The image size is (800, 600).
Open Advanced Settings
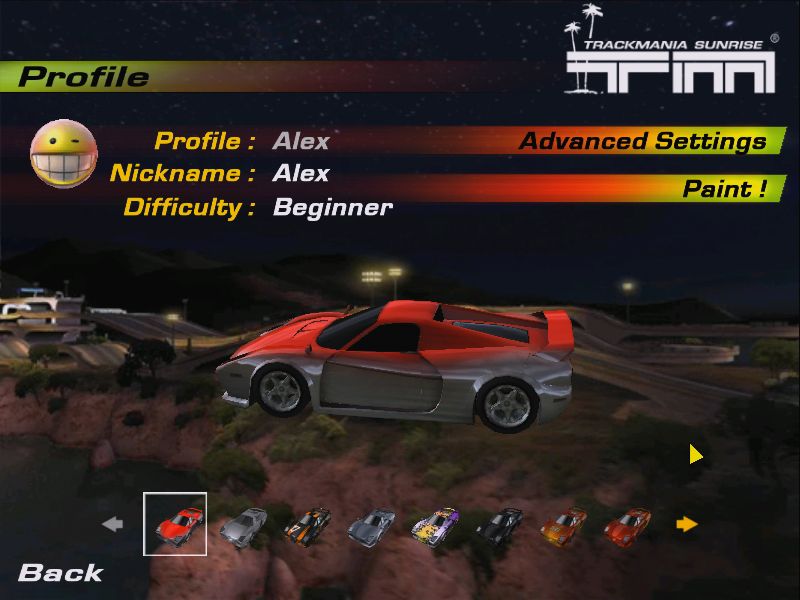point(642,142)
